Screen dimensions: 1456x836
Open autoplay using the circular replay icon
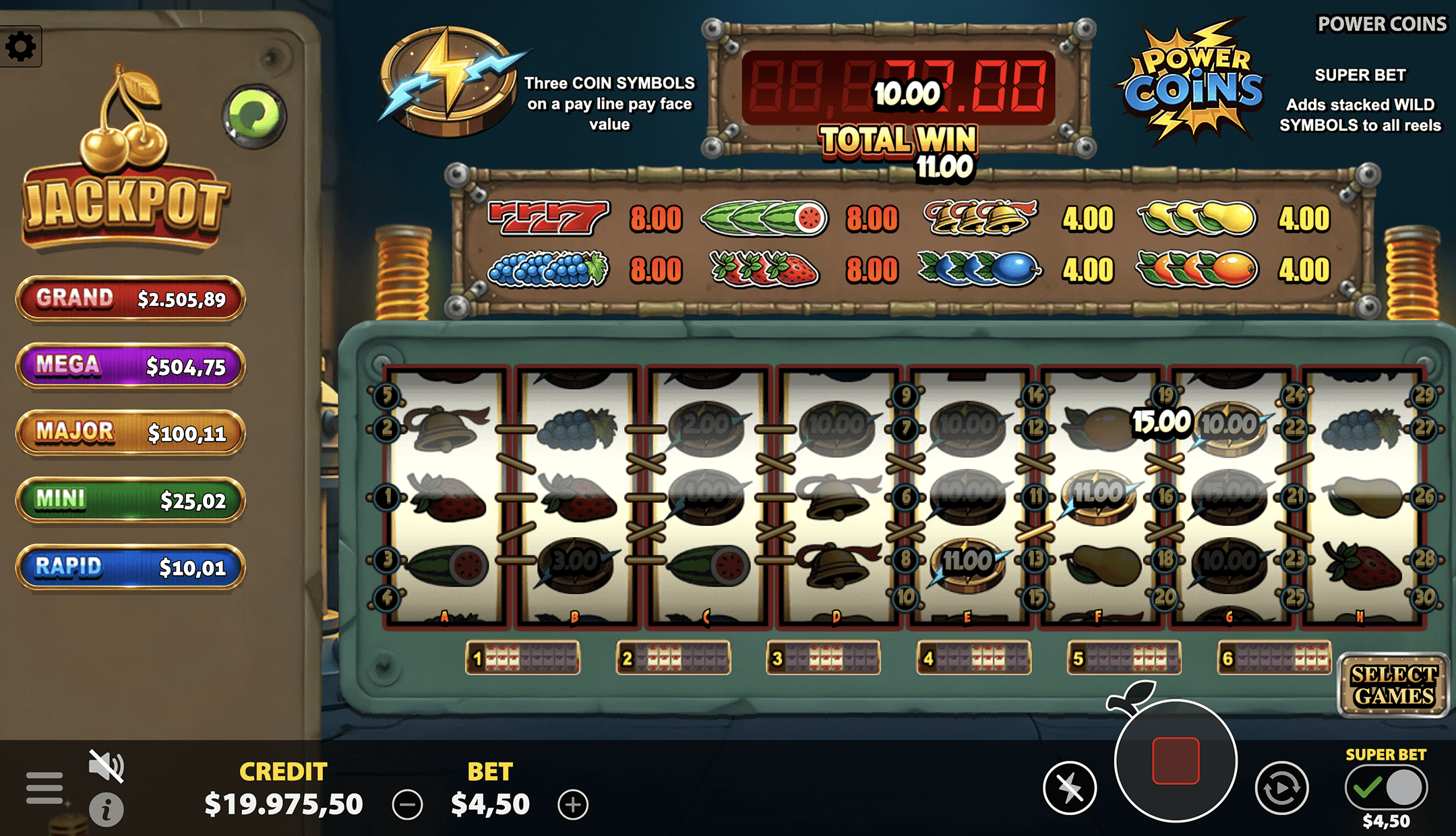[1280, 787]
